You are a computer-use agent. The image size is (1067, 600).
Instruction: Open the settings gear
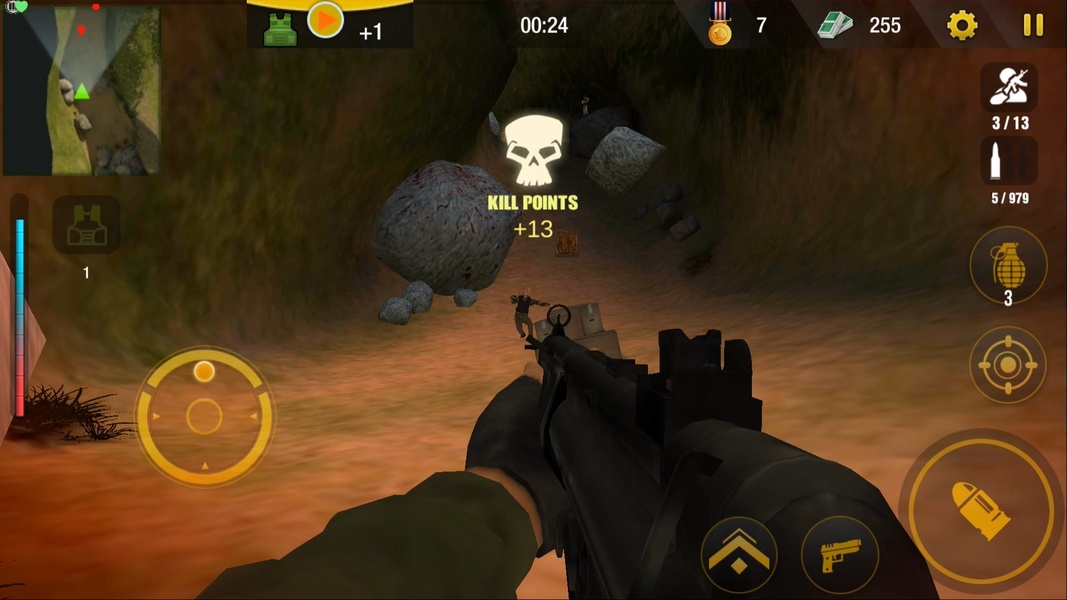point(962,25)
